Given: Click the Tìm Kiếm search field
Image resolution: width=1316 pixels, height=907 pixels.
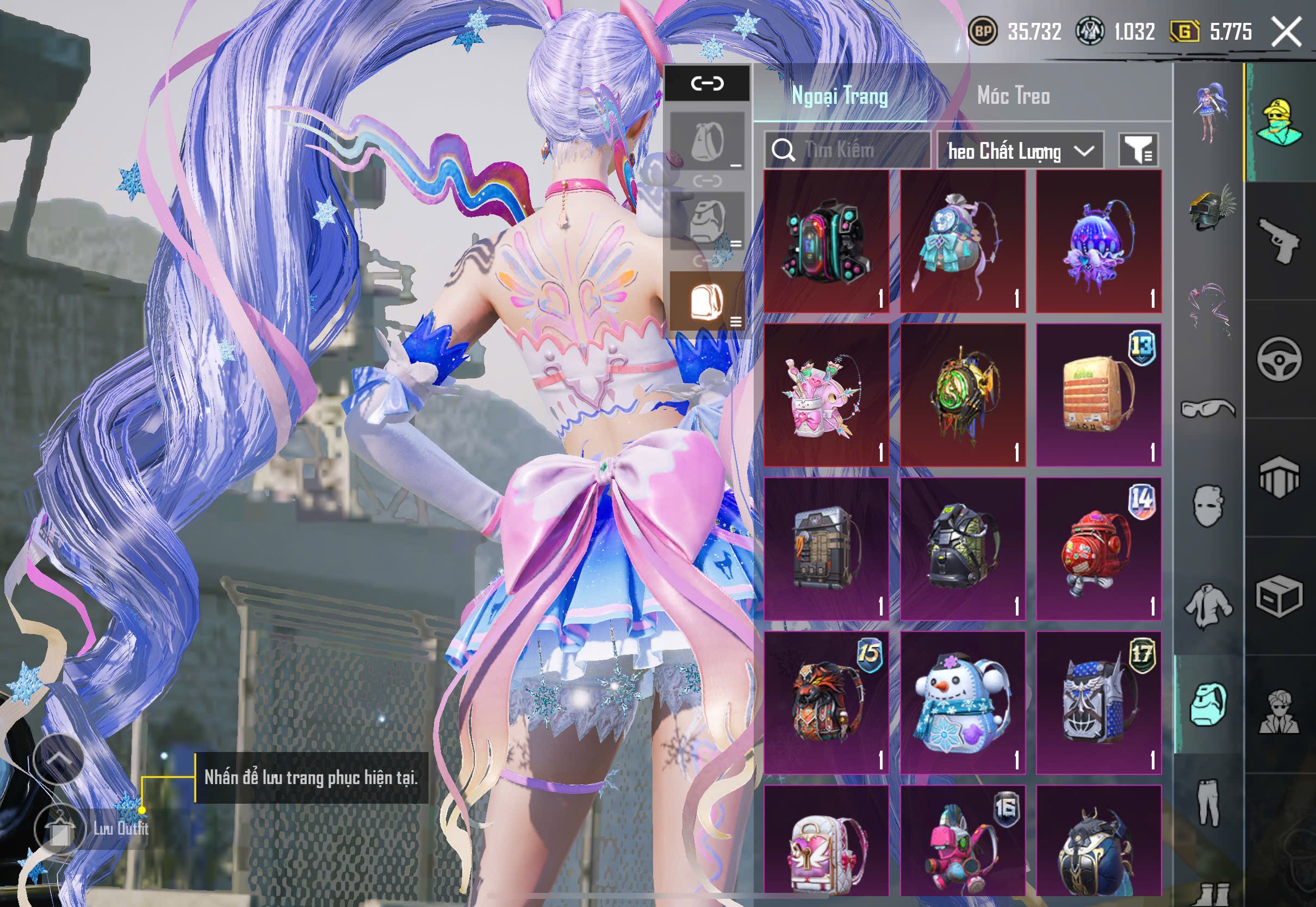Looking at the screenshot, I should [x=847, y=150].
